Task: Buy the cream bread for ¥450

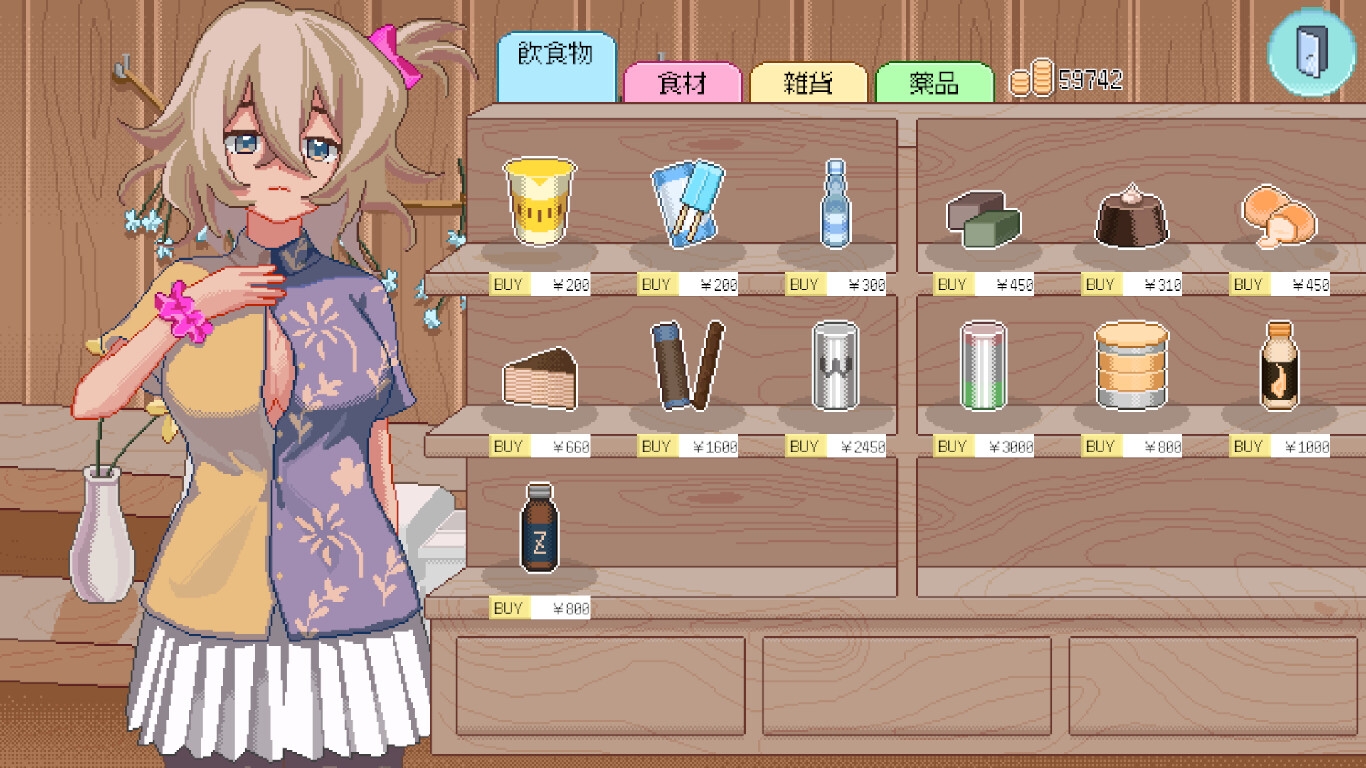Action: (x=1248, y=285)
